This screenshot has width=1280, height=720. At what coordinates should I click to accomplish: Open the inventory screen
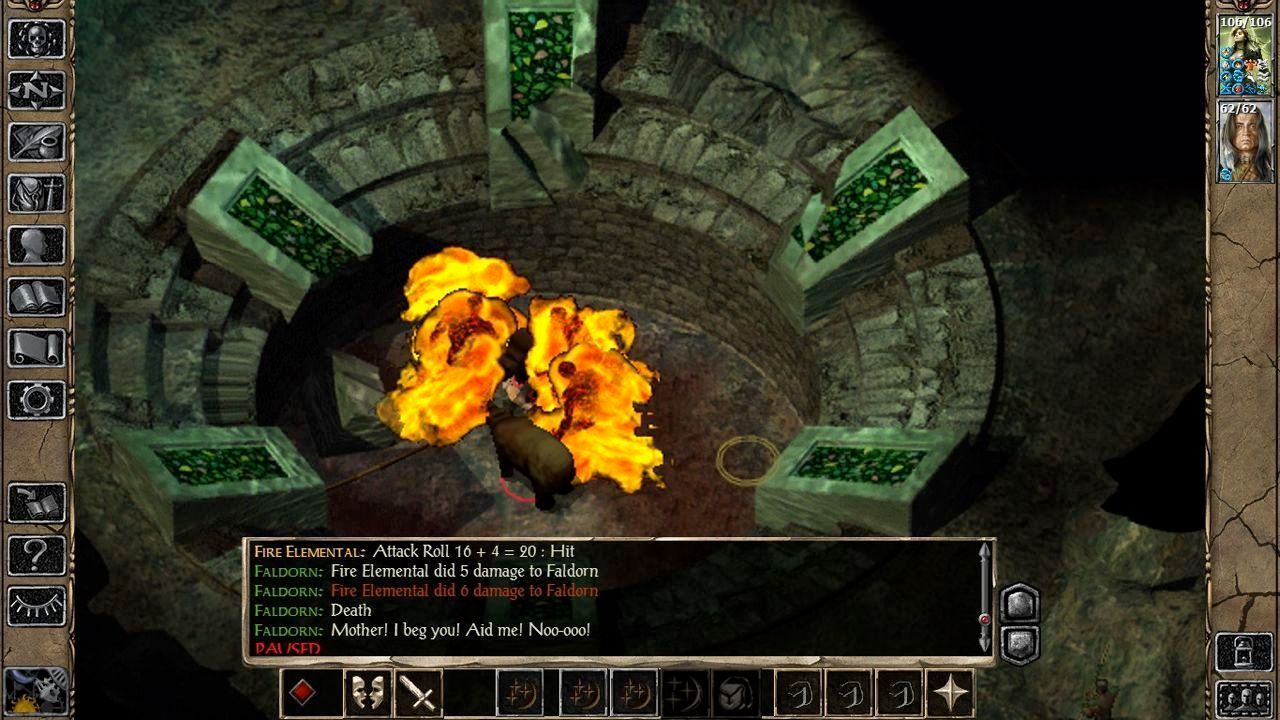click(37, 193)
